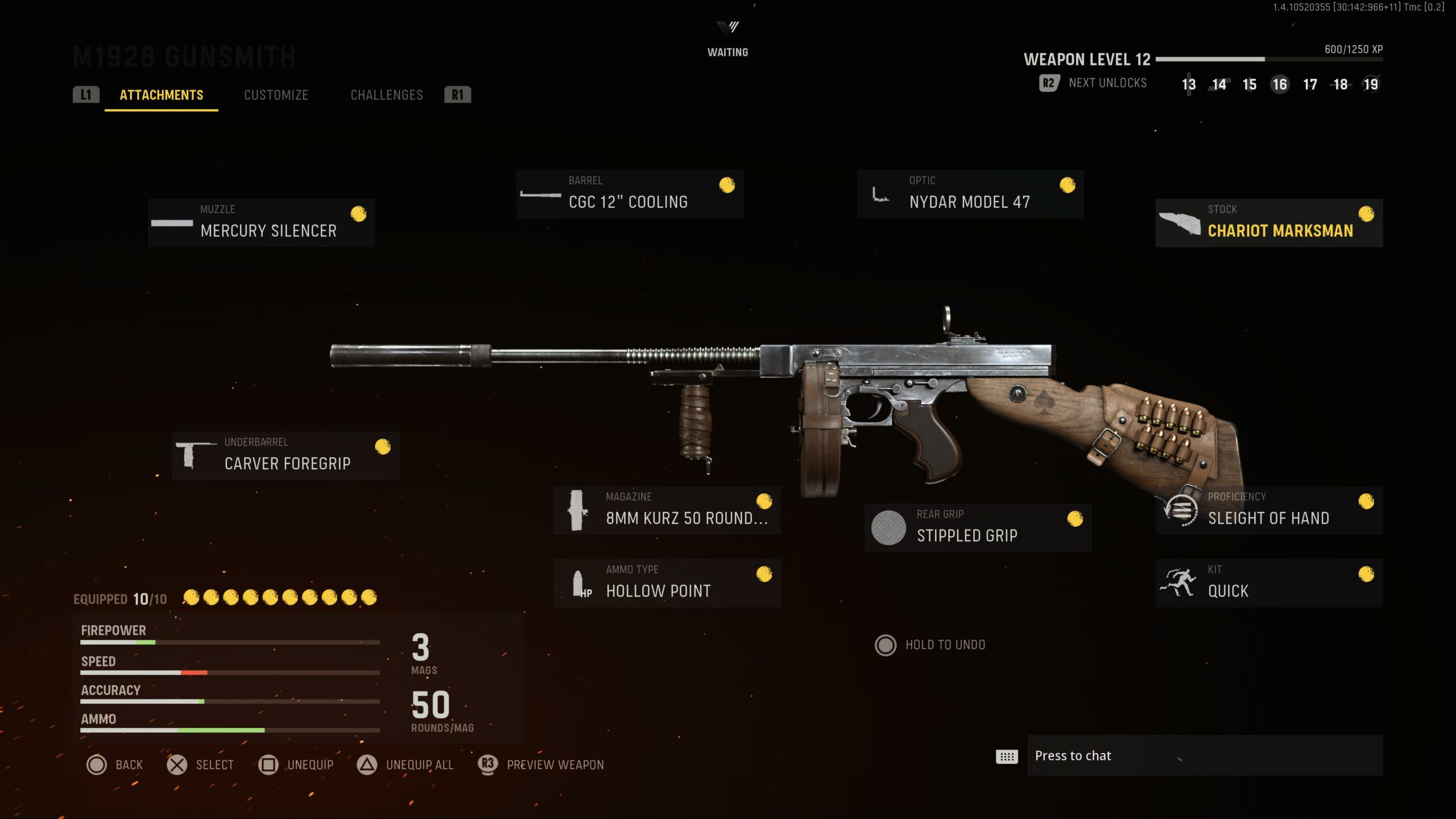View the level 13 weapon unlock
The height and width of the screenshot is (819, 1456).
pyautogui.click(x=1188, y=85)
